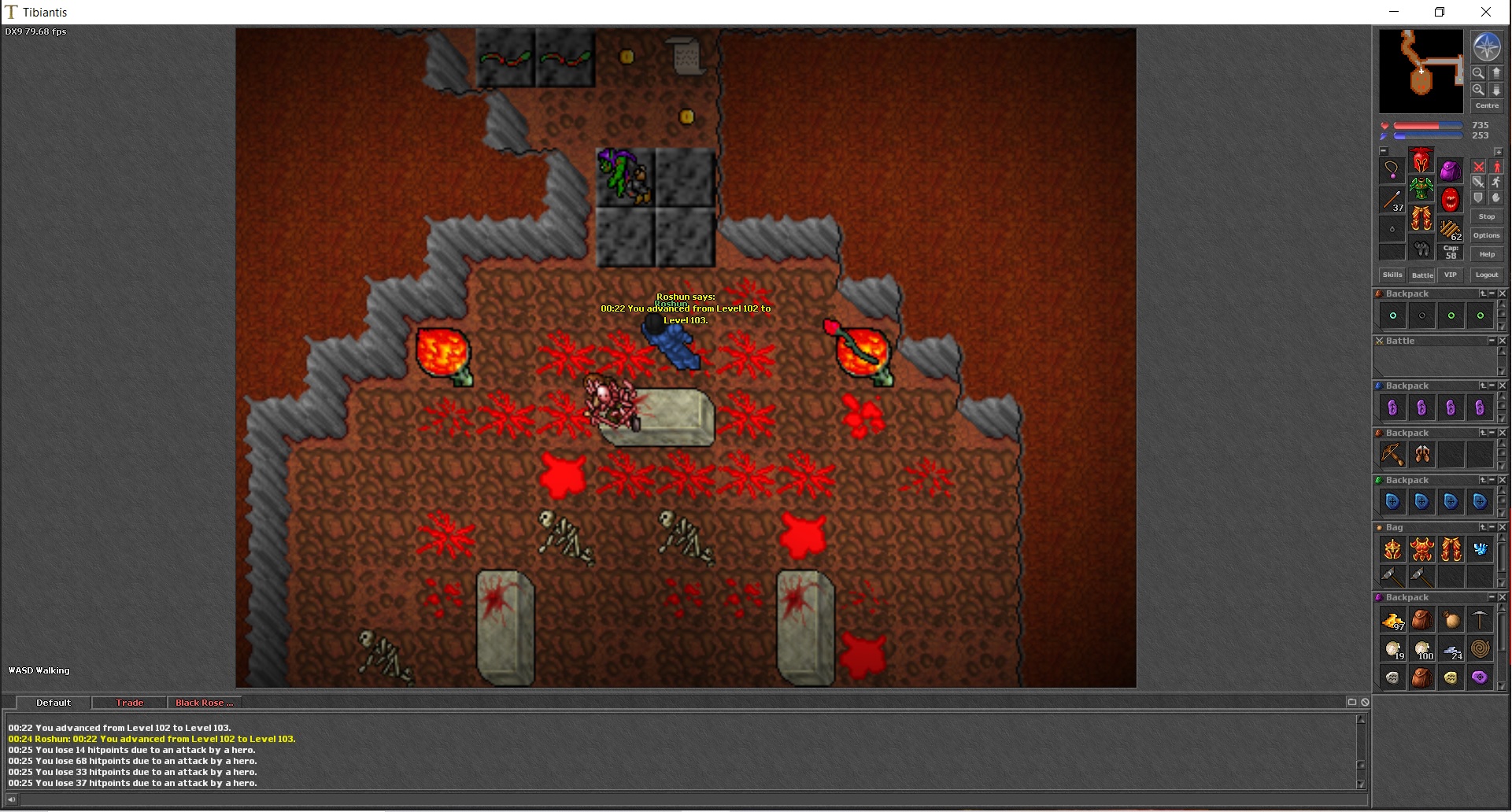1512x812 pixels.
Task: Select the amulet necklace slot
Action: coord(1392,170)
